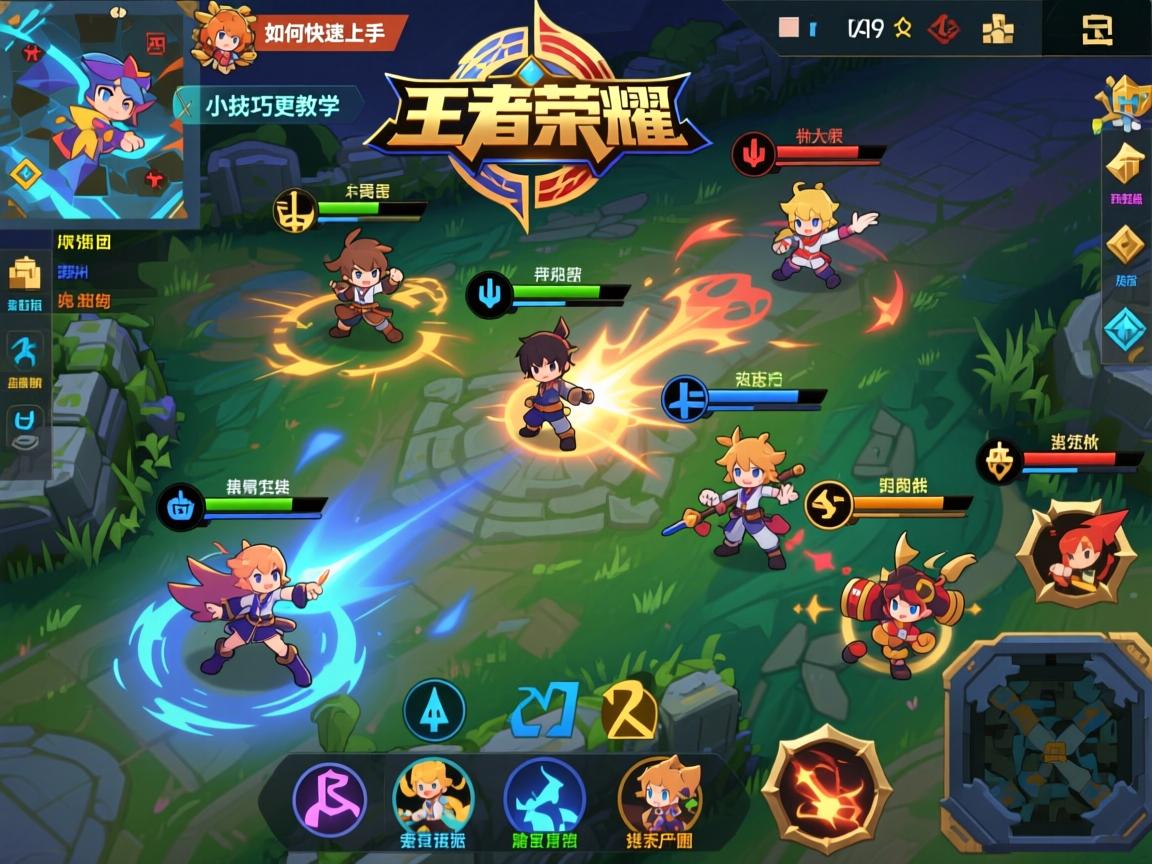Open the gold castle icon on left panel
This screenshot has height=864, width=1152.
pyautogui.click(x=24, y=273)
